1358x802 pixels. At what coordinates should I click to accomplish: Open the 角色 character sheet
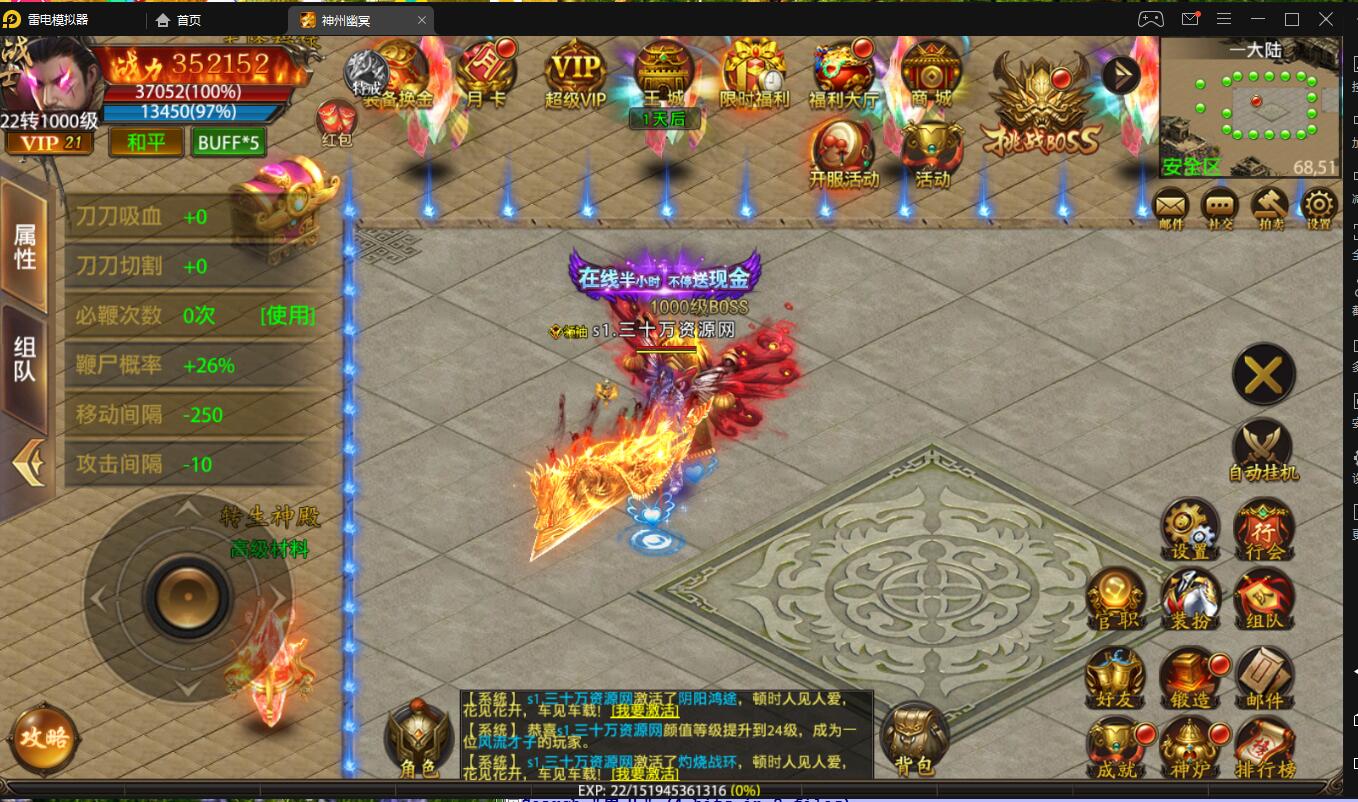(x=418, y=741)
